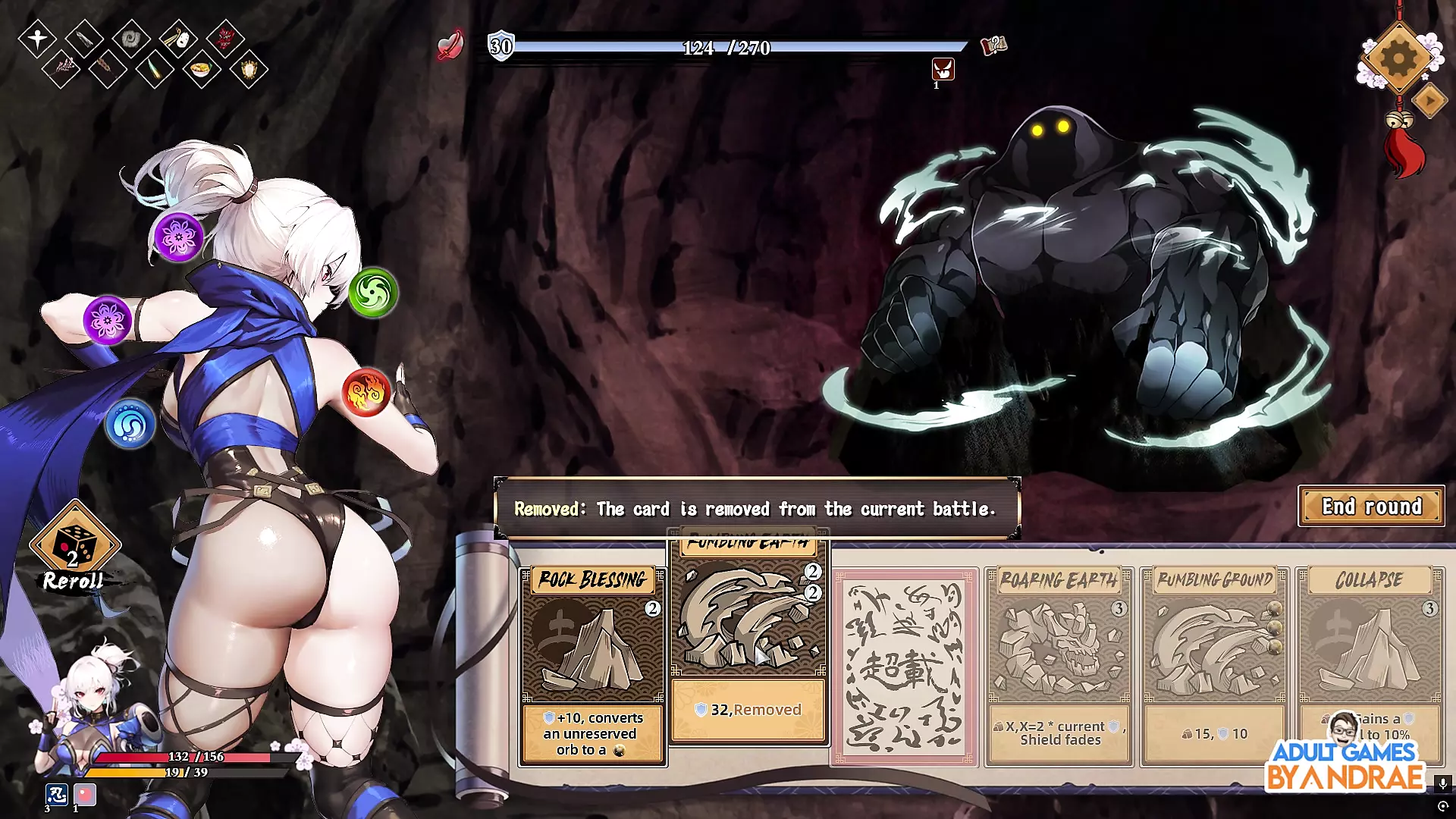
Task: End the current round
Action: pyautogui.click(x=1371, y=507)
